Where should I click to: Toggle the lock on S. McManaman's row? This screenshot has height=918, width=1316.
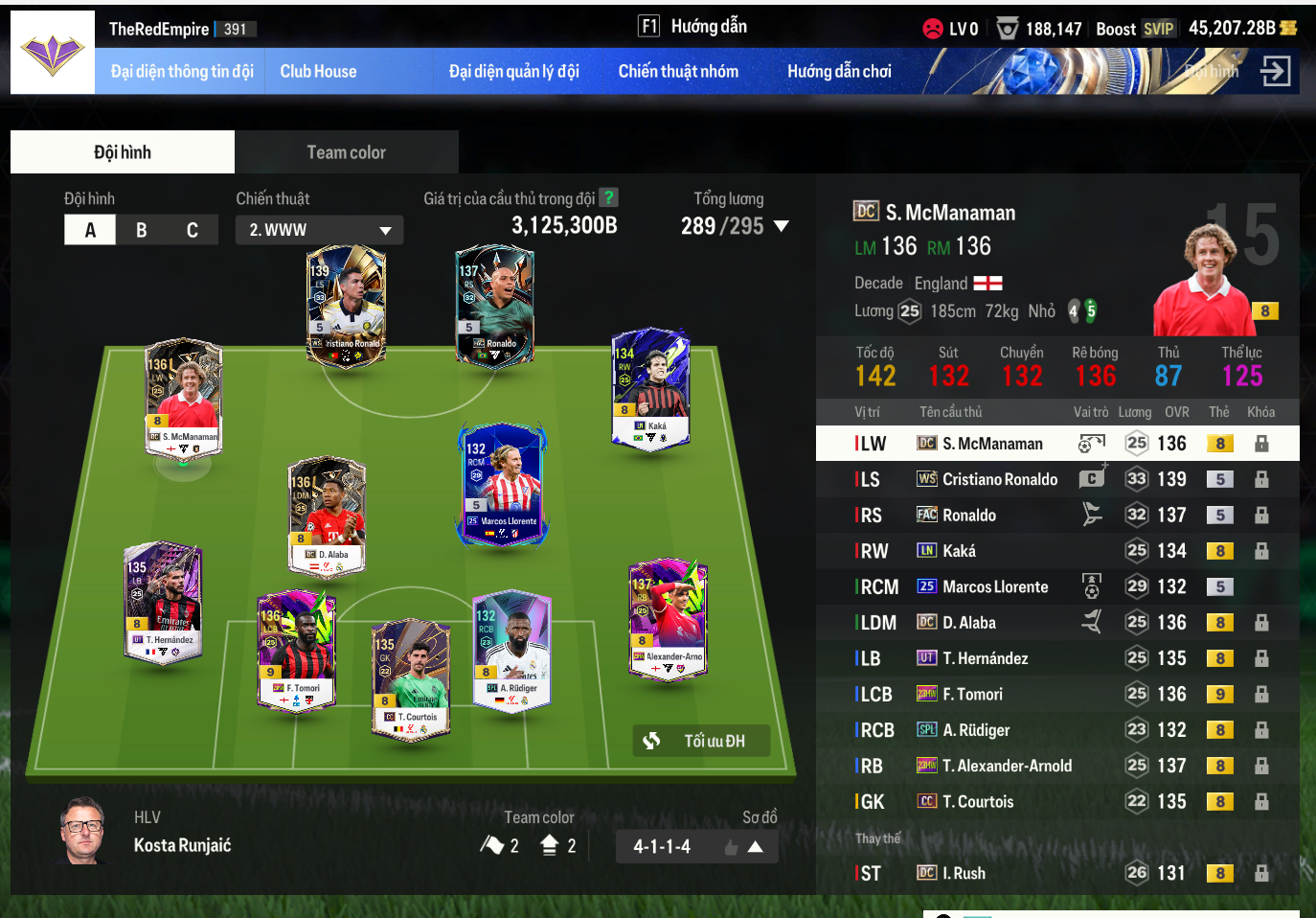coord(1261,444)
